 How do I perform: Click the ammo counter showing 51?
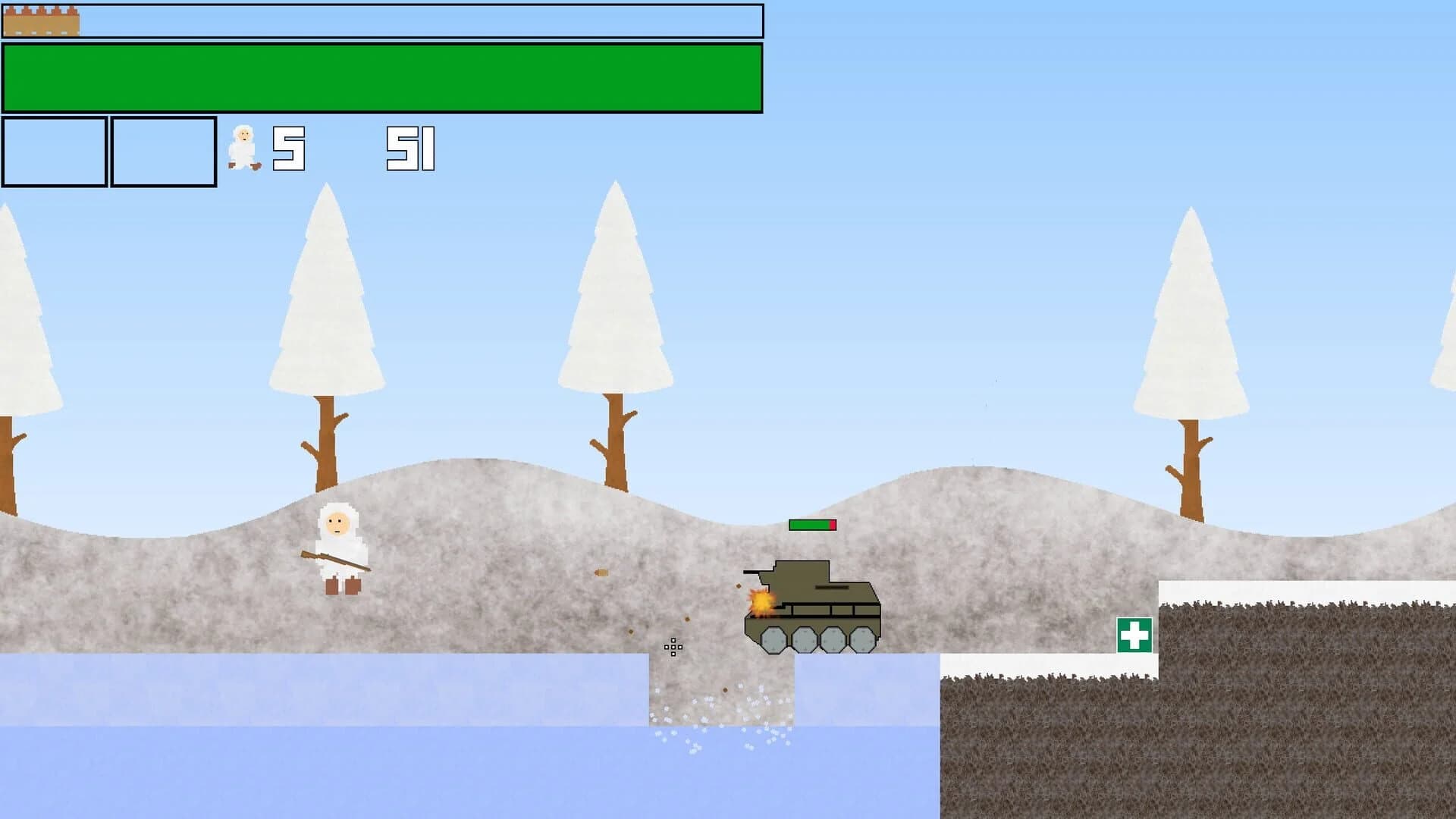click(409, 148)
